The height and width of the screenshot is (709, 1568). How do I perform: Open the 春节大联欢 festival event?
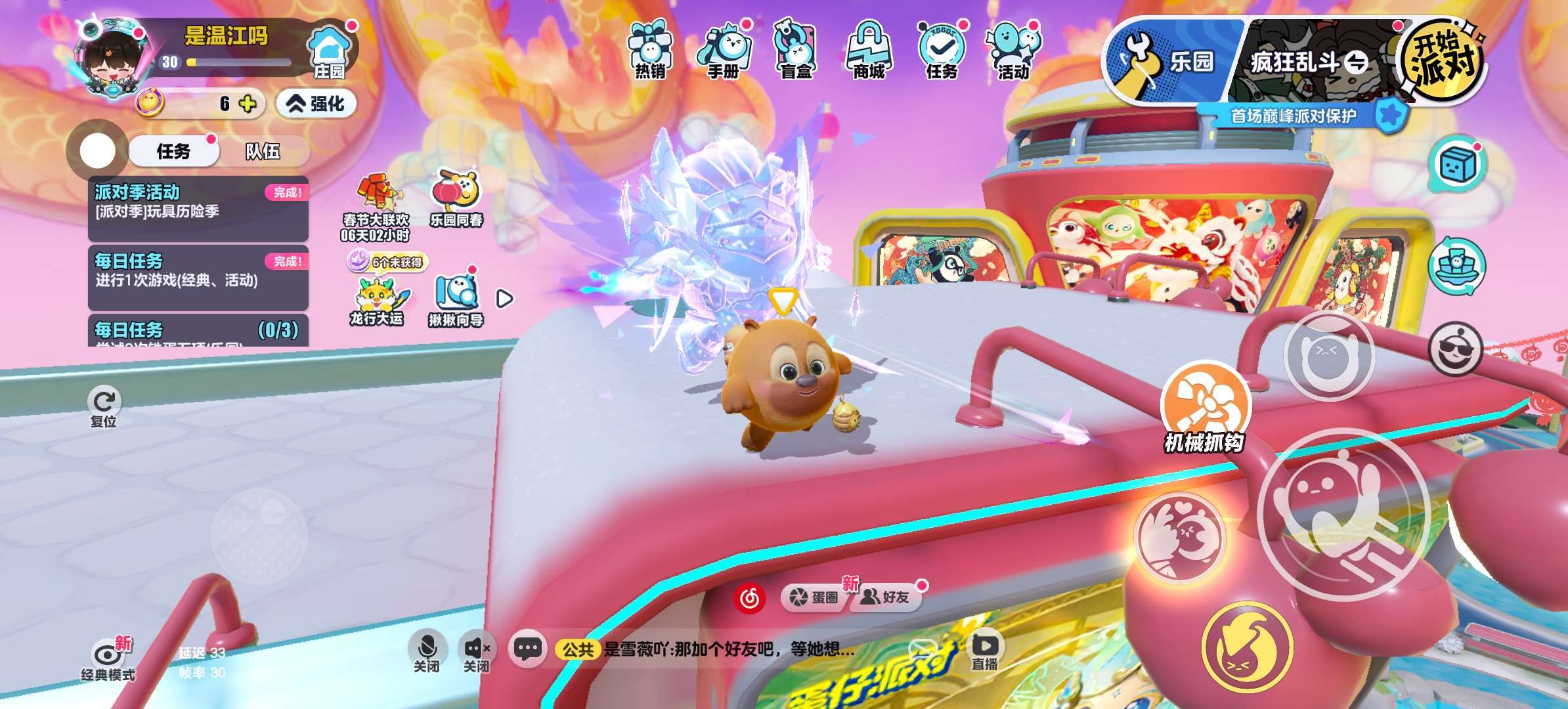[x=376, y=205]
